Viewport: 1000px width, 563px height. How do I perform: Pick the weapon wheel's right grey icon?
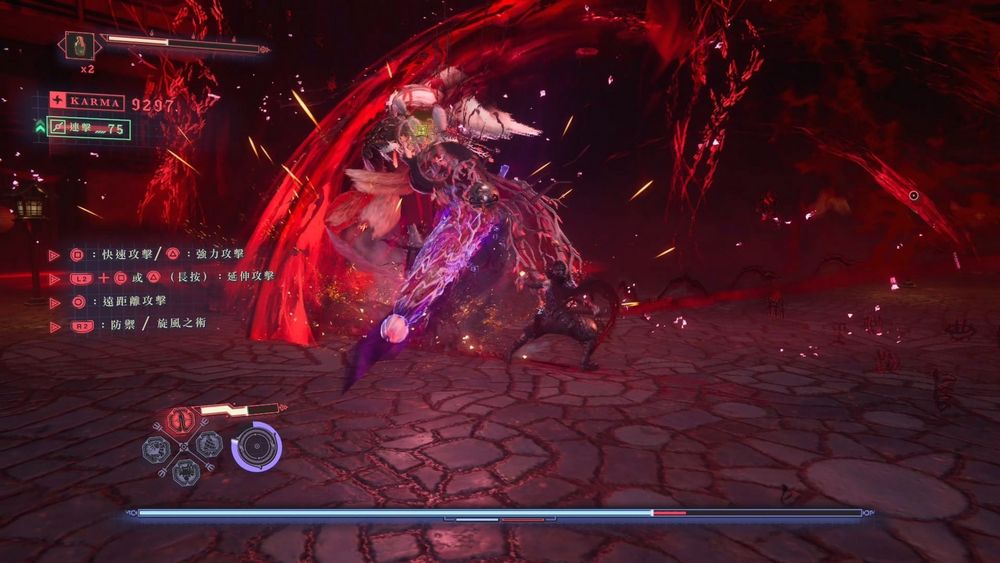(x=208, y=445)
